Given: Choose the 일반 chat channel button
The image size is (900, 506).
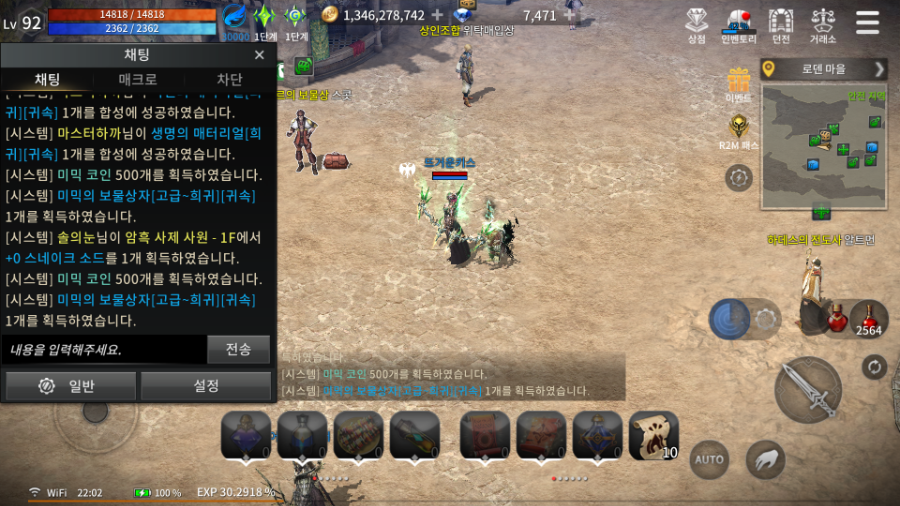Looking at the screenshot, I should click(70, 386).
